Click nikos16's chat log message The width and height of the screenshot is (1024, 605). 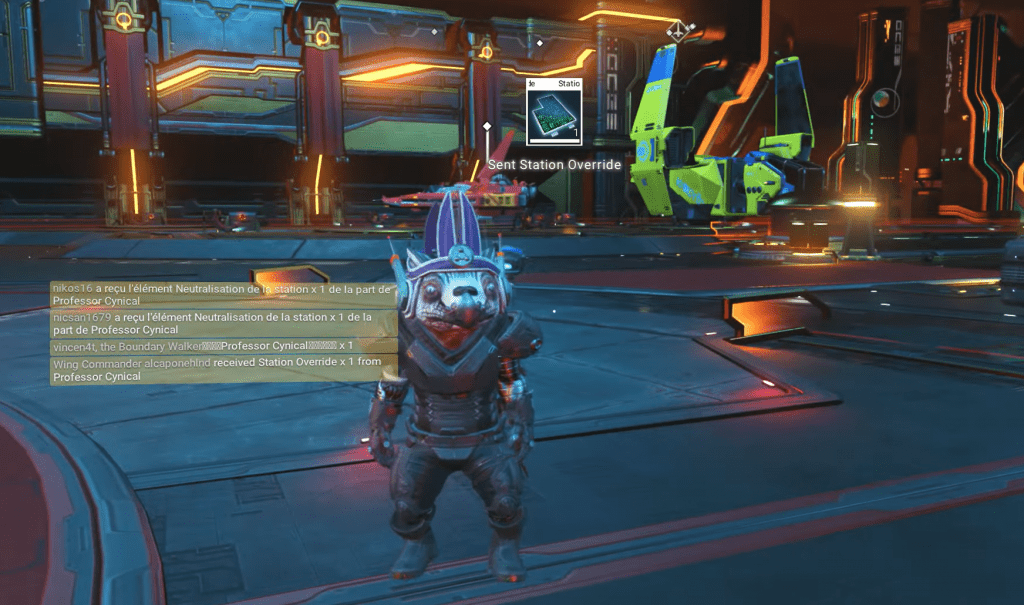click(x=224, y=294)
